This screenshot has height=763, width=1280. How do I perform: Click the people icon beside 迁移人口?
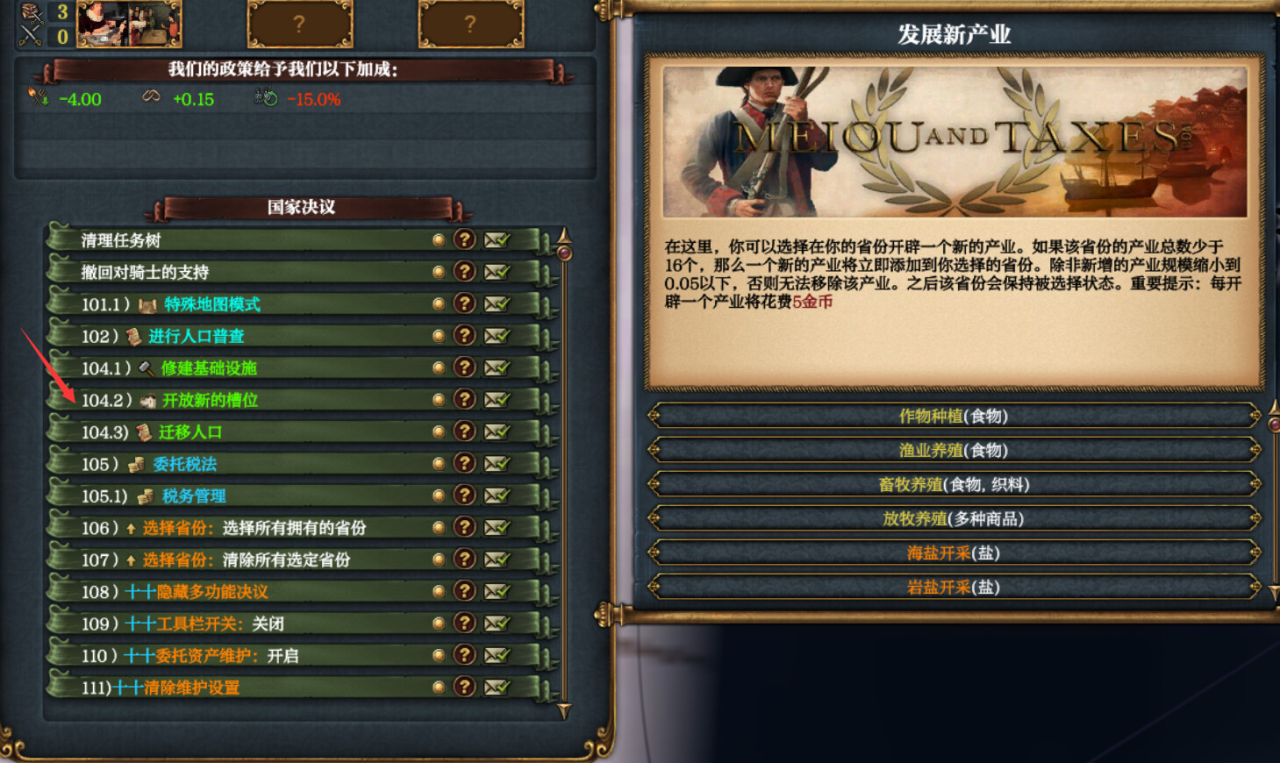pos(145,432)
